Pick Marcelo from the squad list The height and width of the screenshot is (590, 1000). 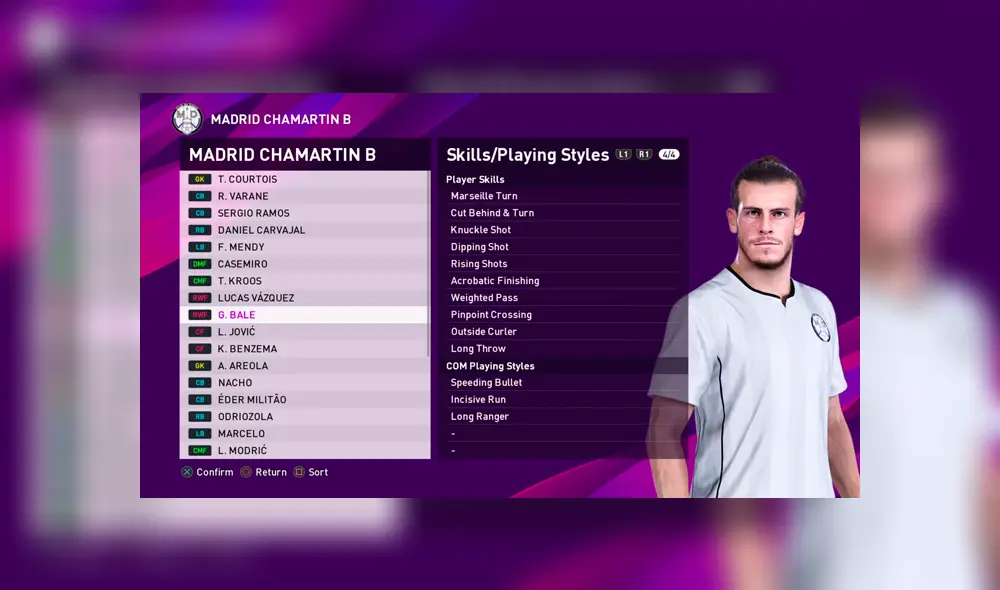pyautogui.click(x=304, y=434)
